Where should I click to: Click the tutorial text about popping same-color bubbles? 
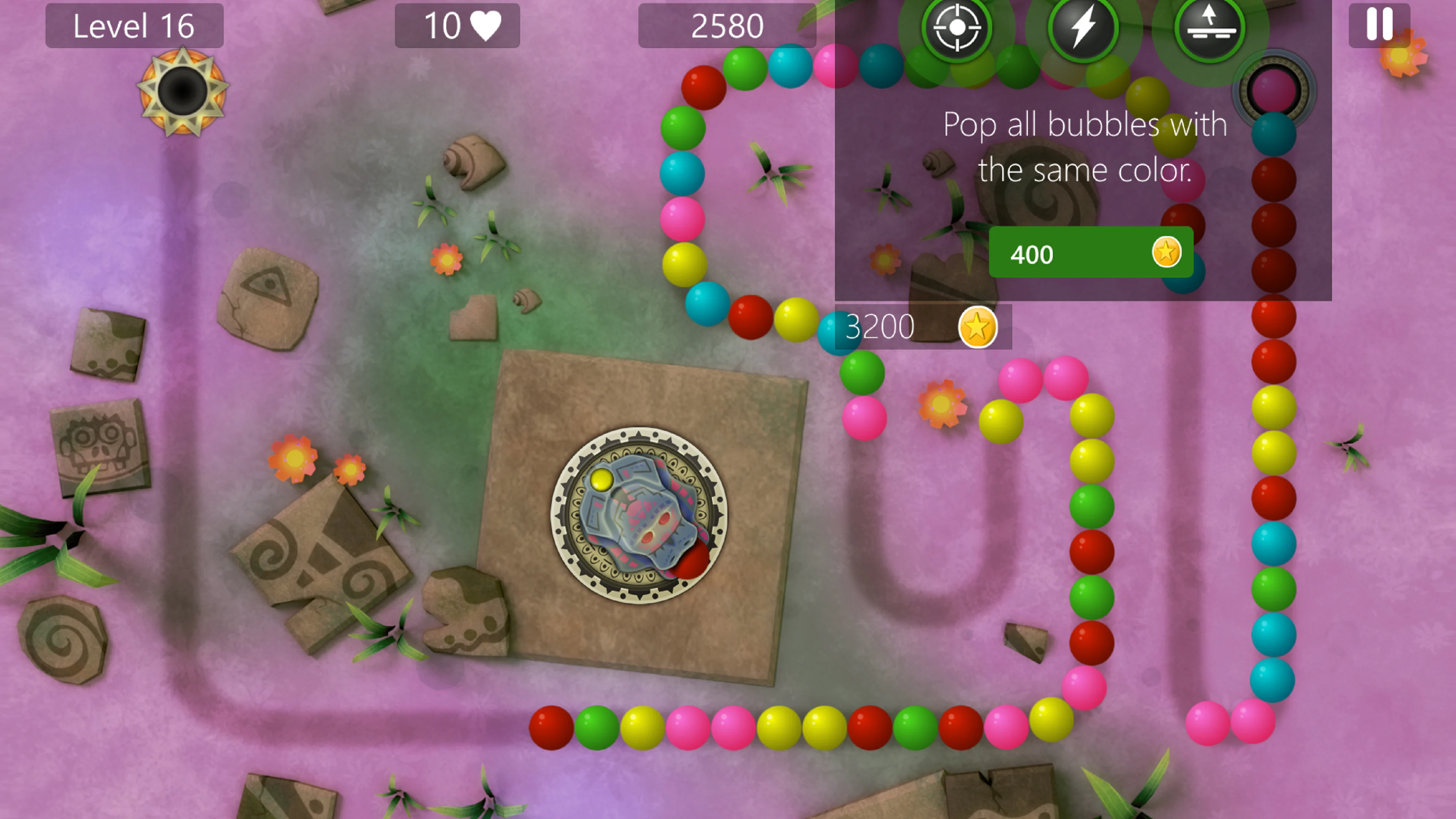(x=1085, y=147)
